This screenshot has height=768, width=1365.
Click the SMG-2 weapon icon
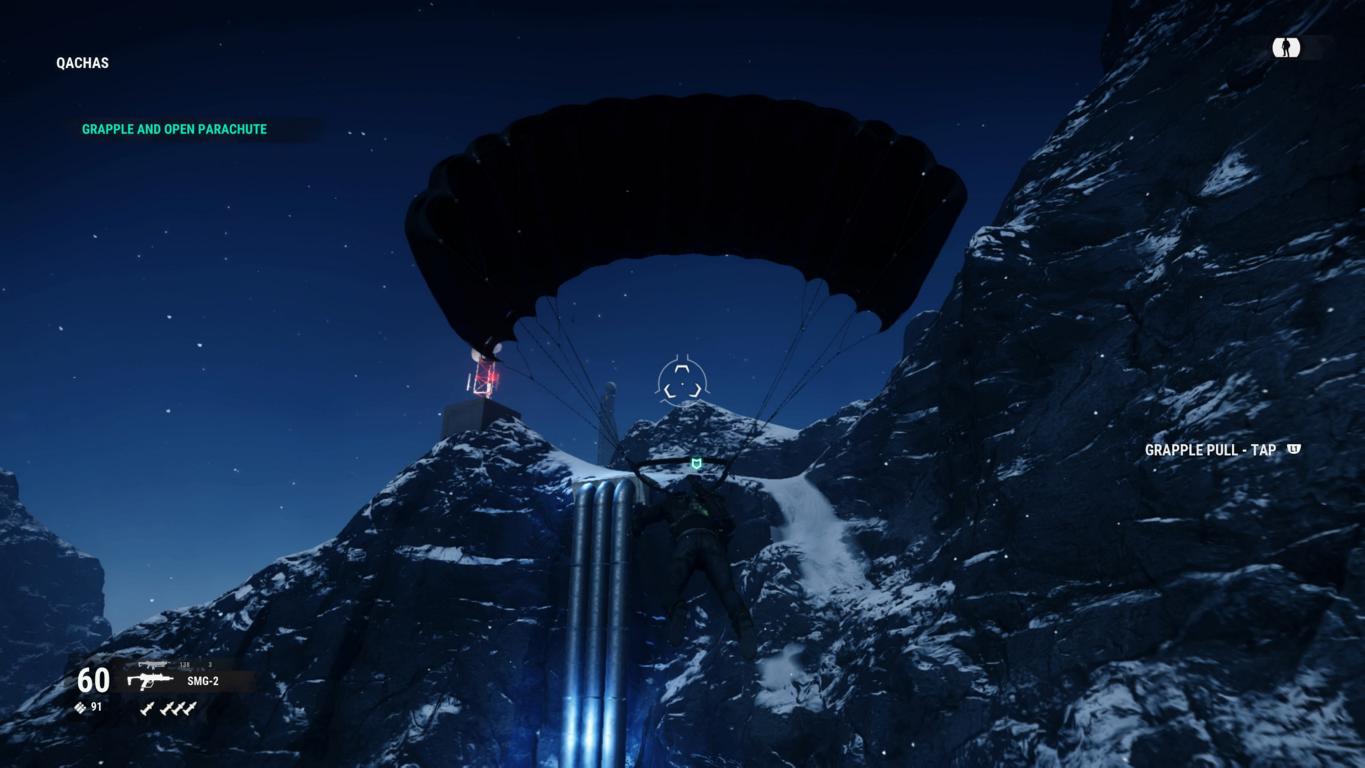149,681
